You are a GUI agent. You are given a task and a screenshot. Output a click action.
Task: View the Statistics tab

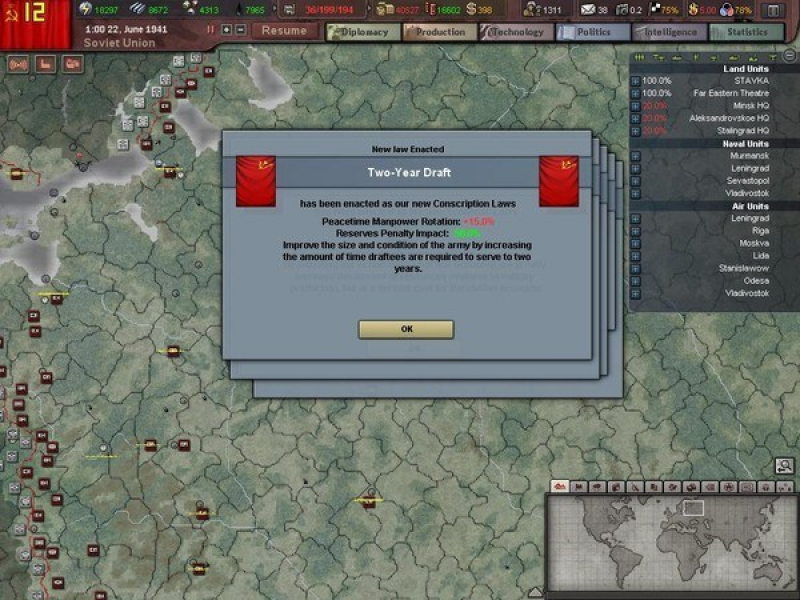pyautogui.click(x=747, y=32)
